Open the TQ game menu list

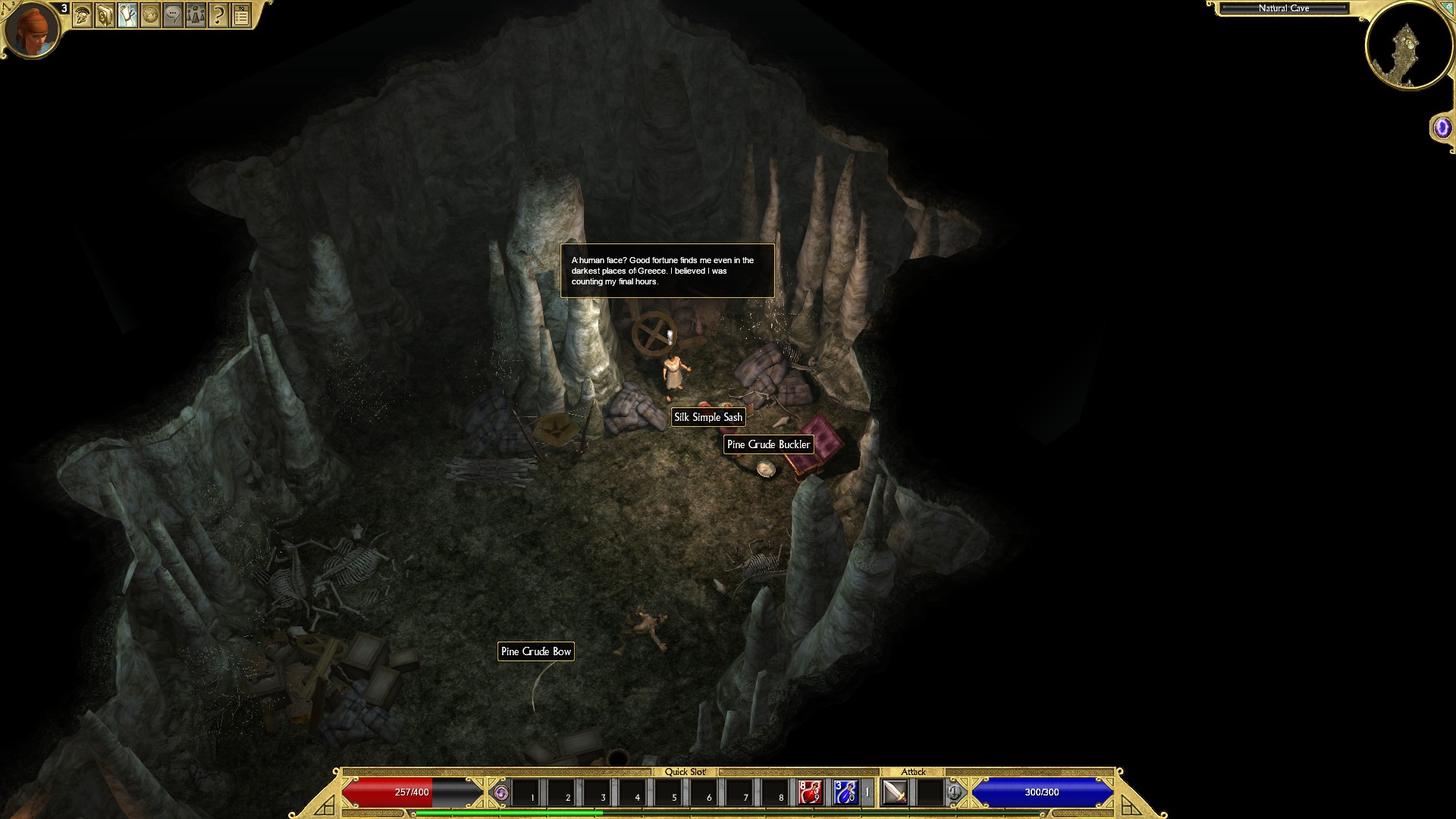(x=241, y=15)
